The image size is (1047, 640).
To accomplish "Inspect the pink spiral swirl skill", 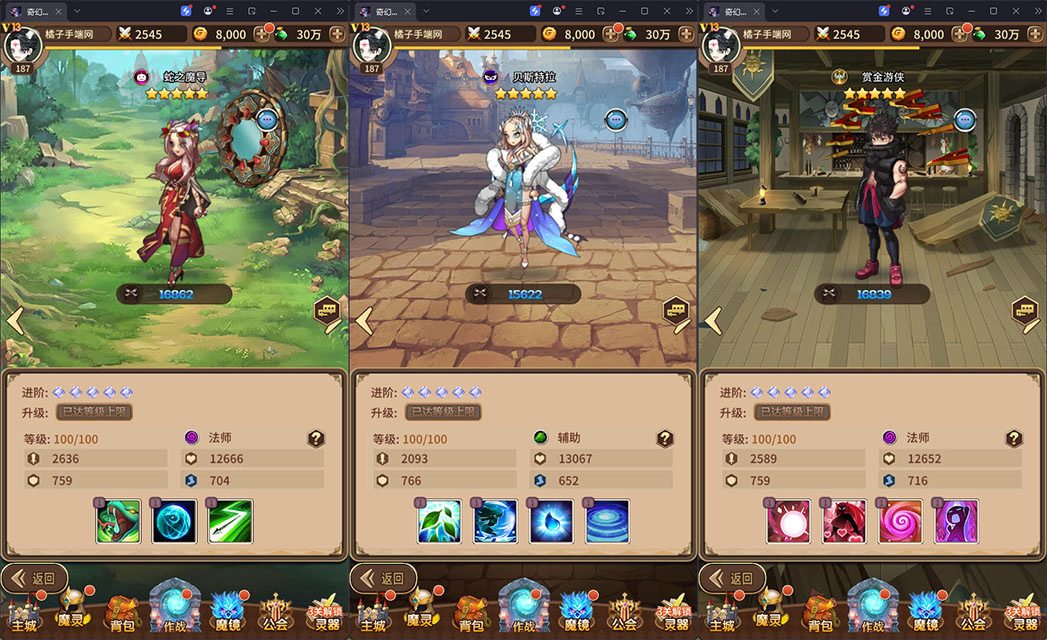I will pyautogui.click(x=900, y=522).
